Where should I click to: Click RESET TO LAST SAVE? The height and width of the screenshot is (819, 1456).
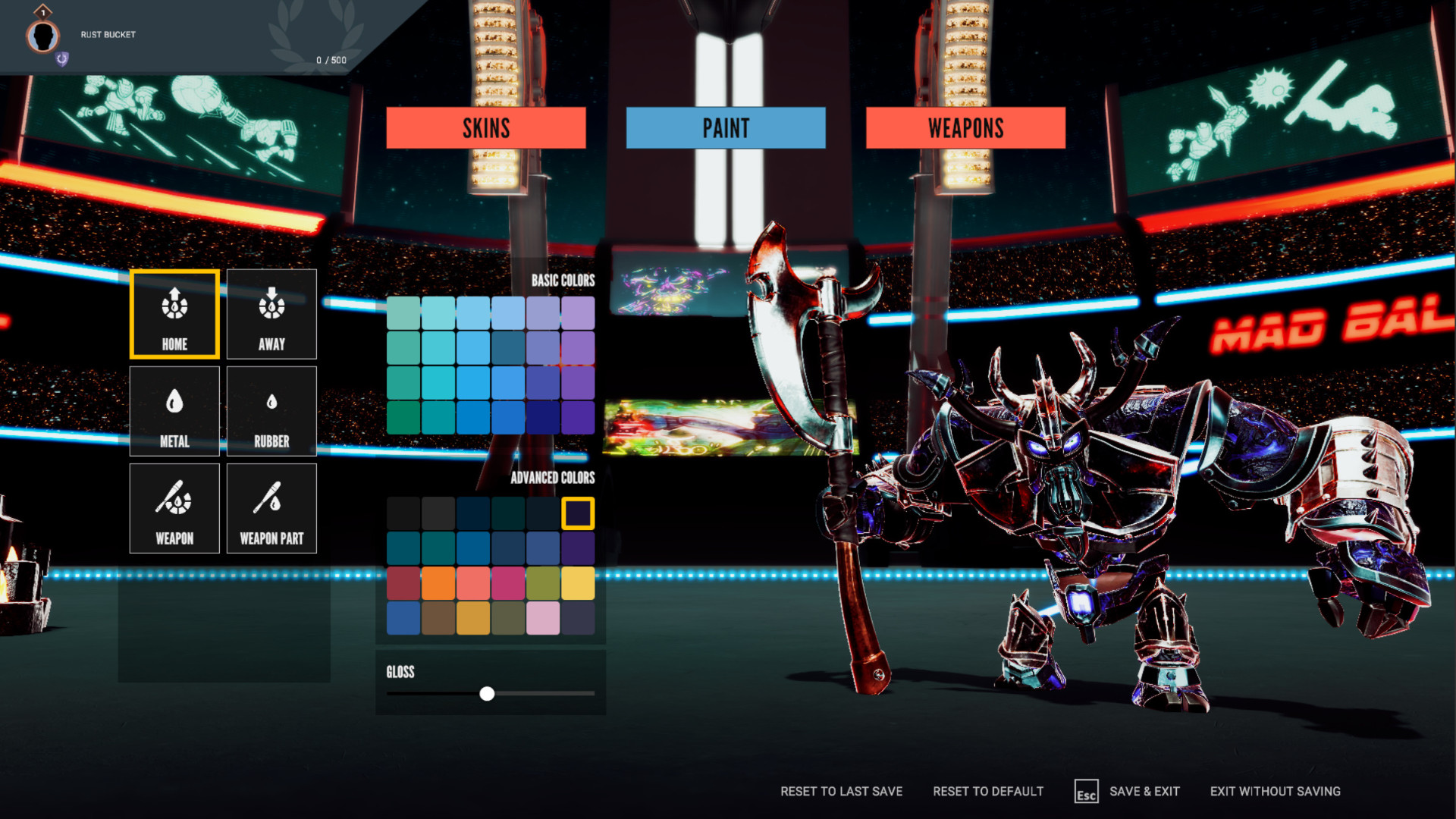(x=841, y=791)
